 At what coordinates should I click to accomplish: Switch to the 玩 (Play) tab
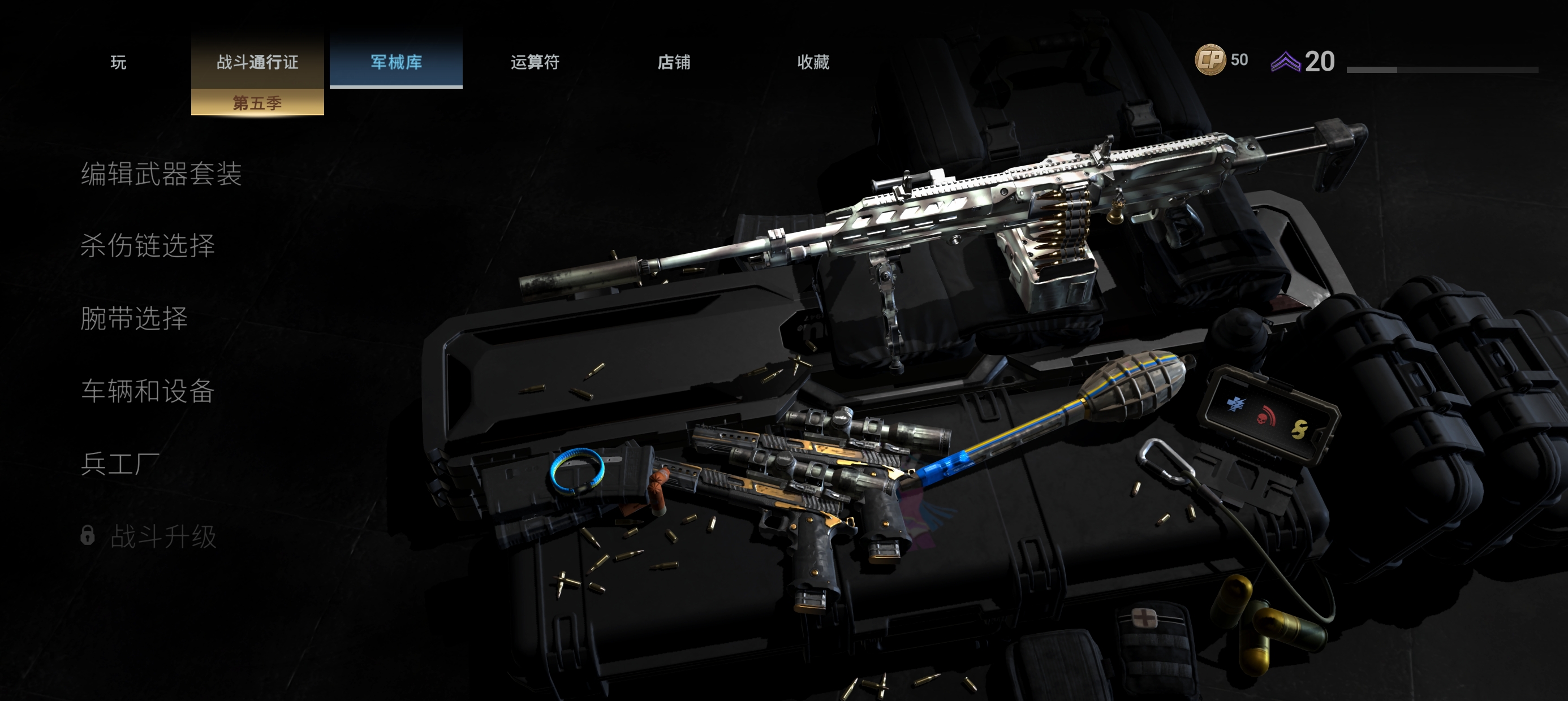(x=118, y=62)
